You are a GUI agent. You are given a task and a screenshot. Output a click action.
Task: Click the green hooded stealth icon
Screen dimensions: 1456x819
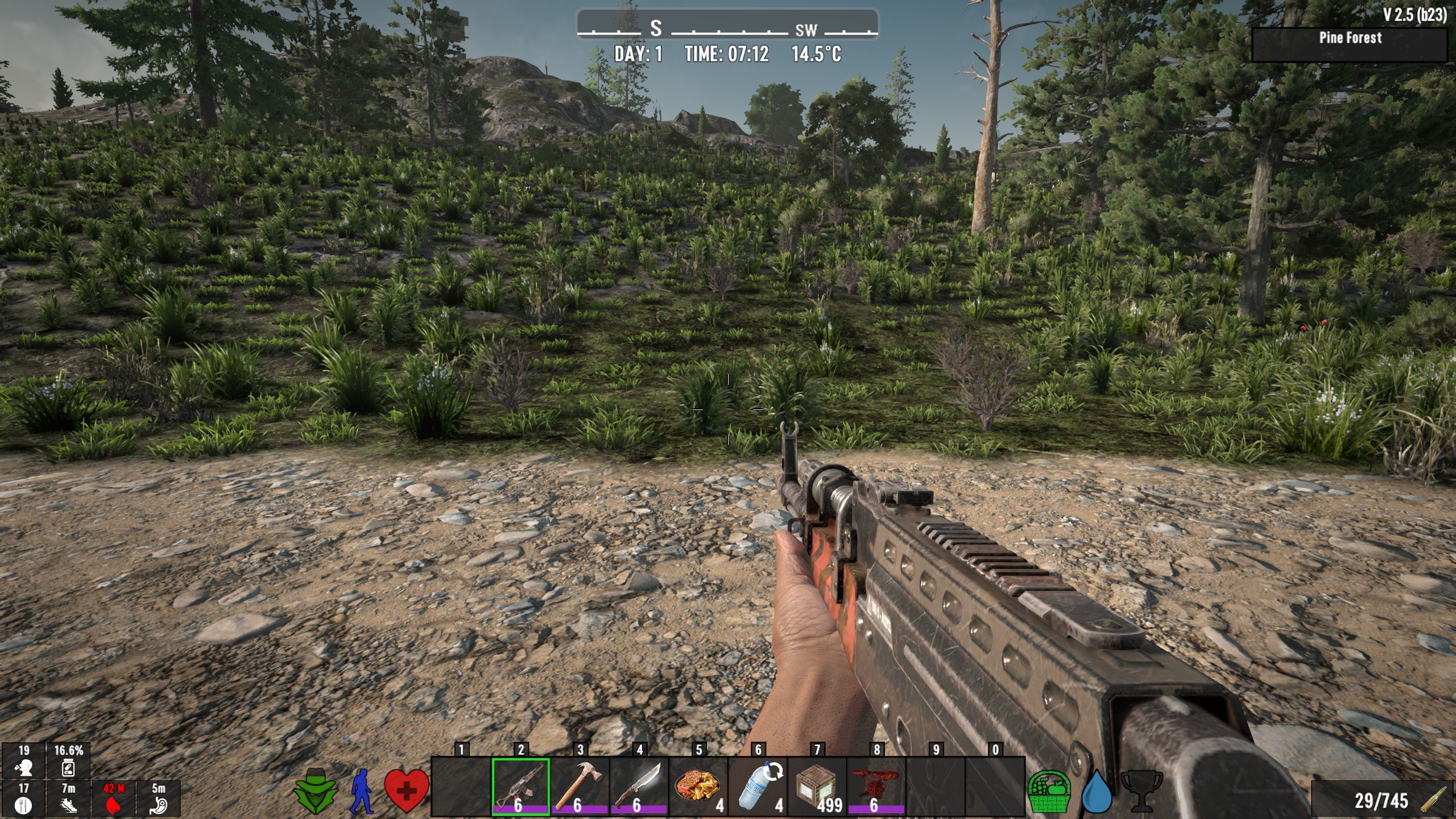tap(316, 791)
